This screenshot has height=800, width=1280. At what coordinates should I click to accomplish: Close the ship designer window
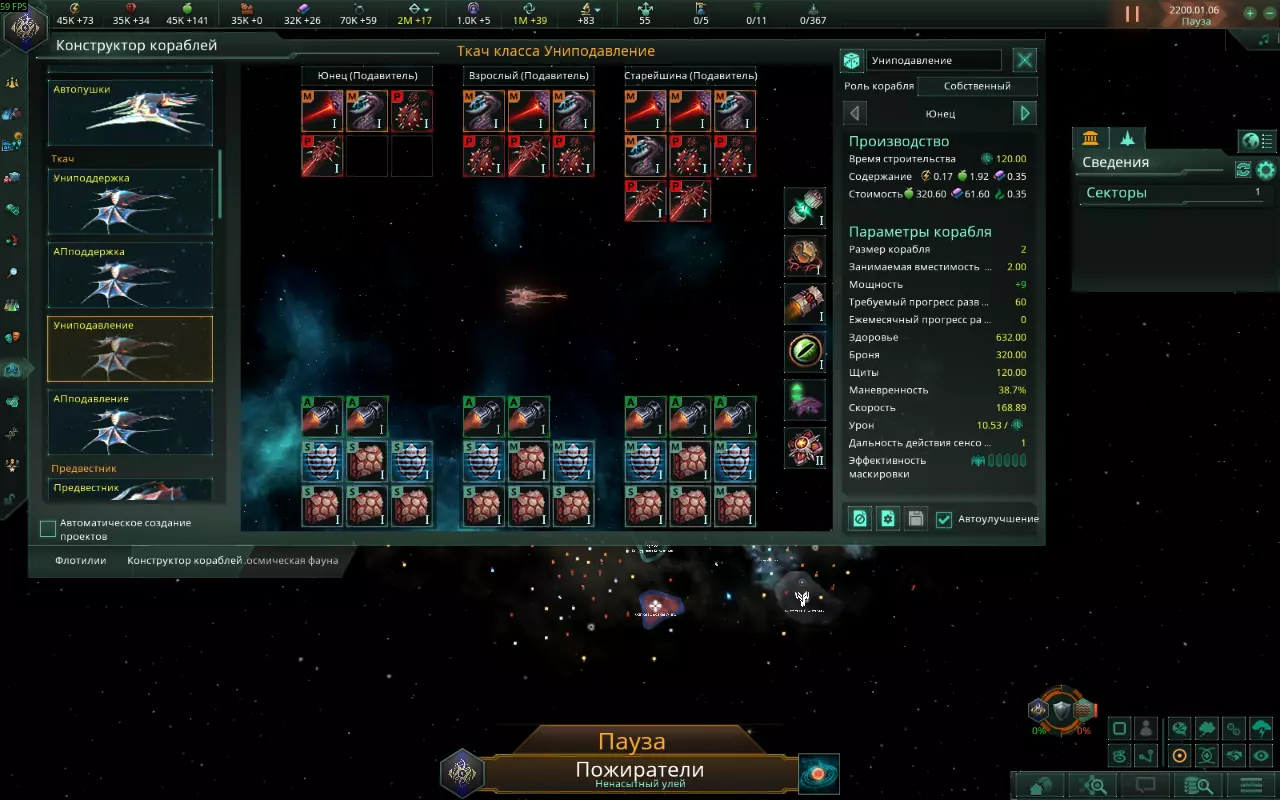click(x=1025, y=61)
